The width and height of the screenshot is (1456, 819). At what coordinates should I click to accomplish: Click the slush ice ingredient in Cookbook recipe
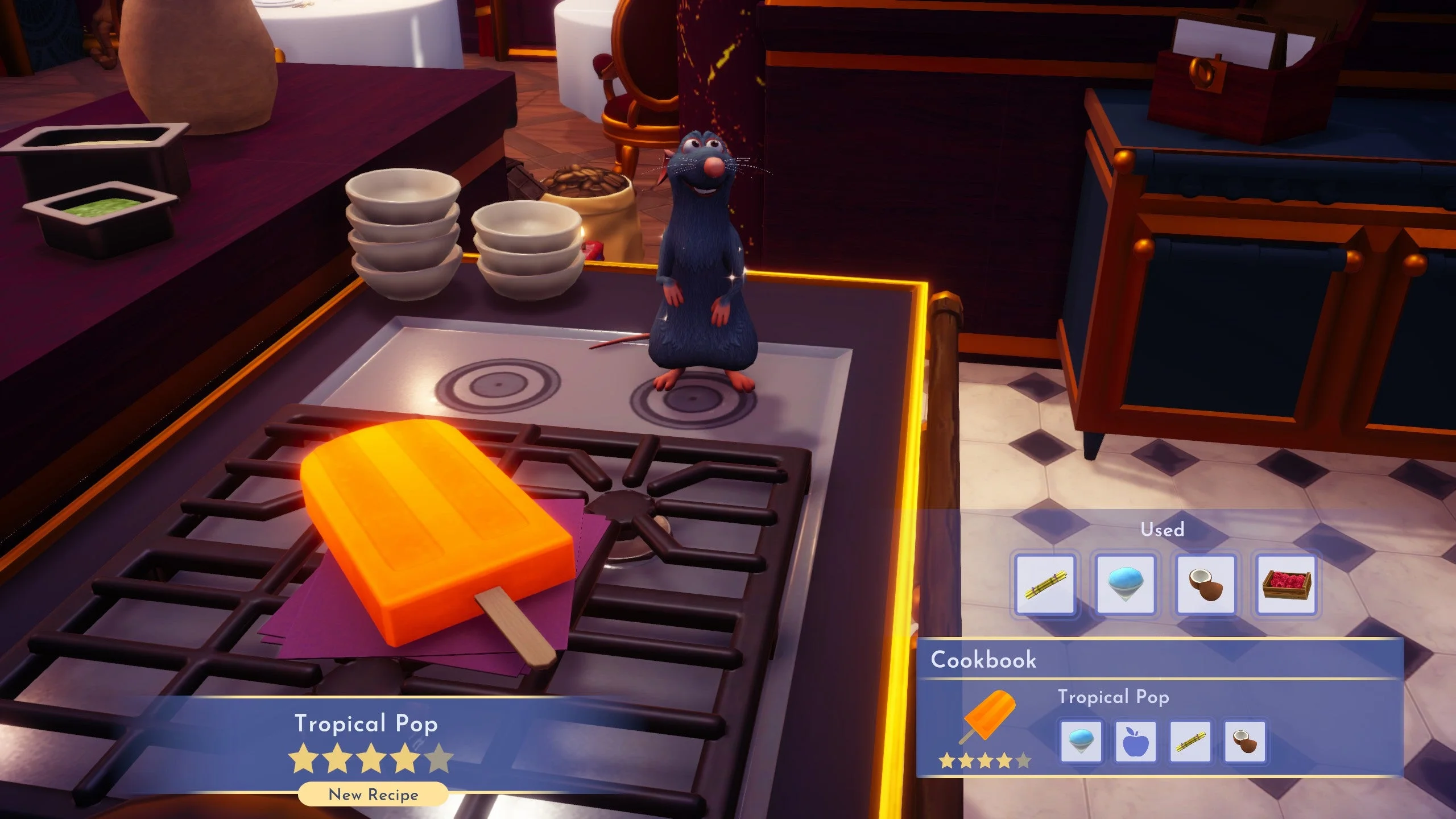click(1081, 742)
